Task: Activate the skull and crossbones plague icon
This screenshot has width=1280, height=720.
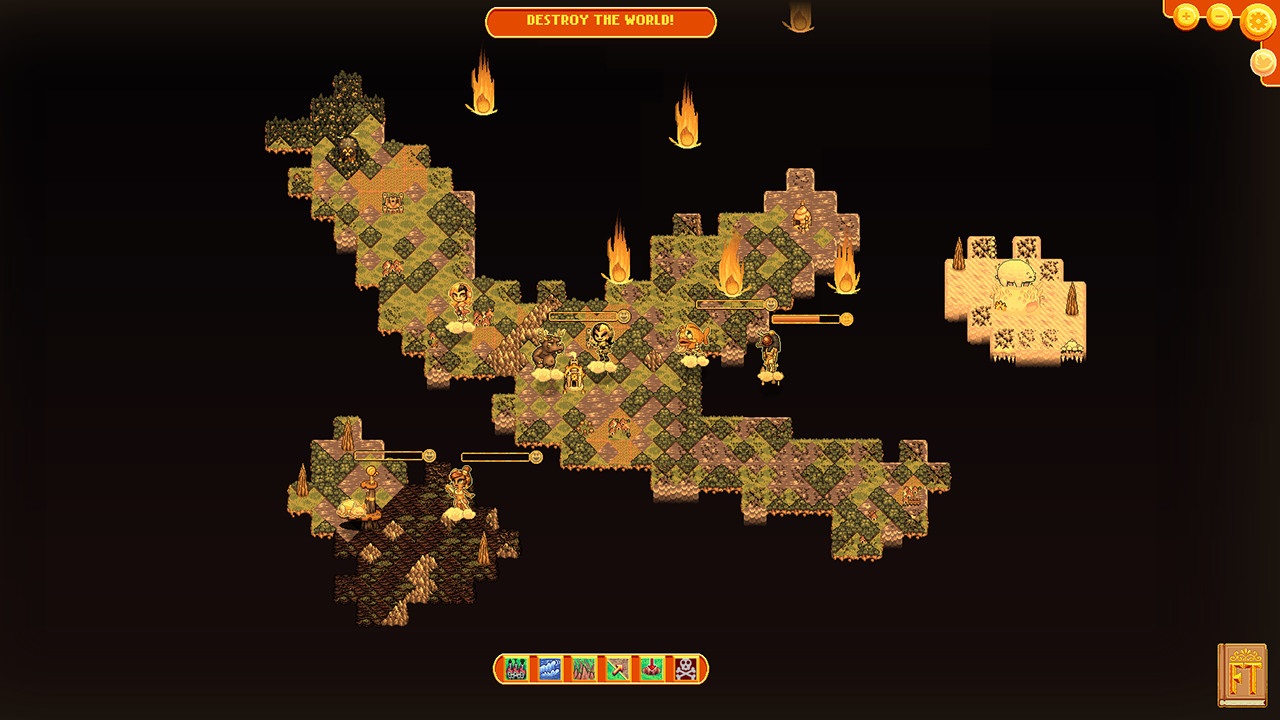Action: click(x=683, y=668)
